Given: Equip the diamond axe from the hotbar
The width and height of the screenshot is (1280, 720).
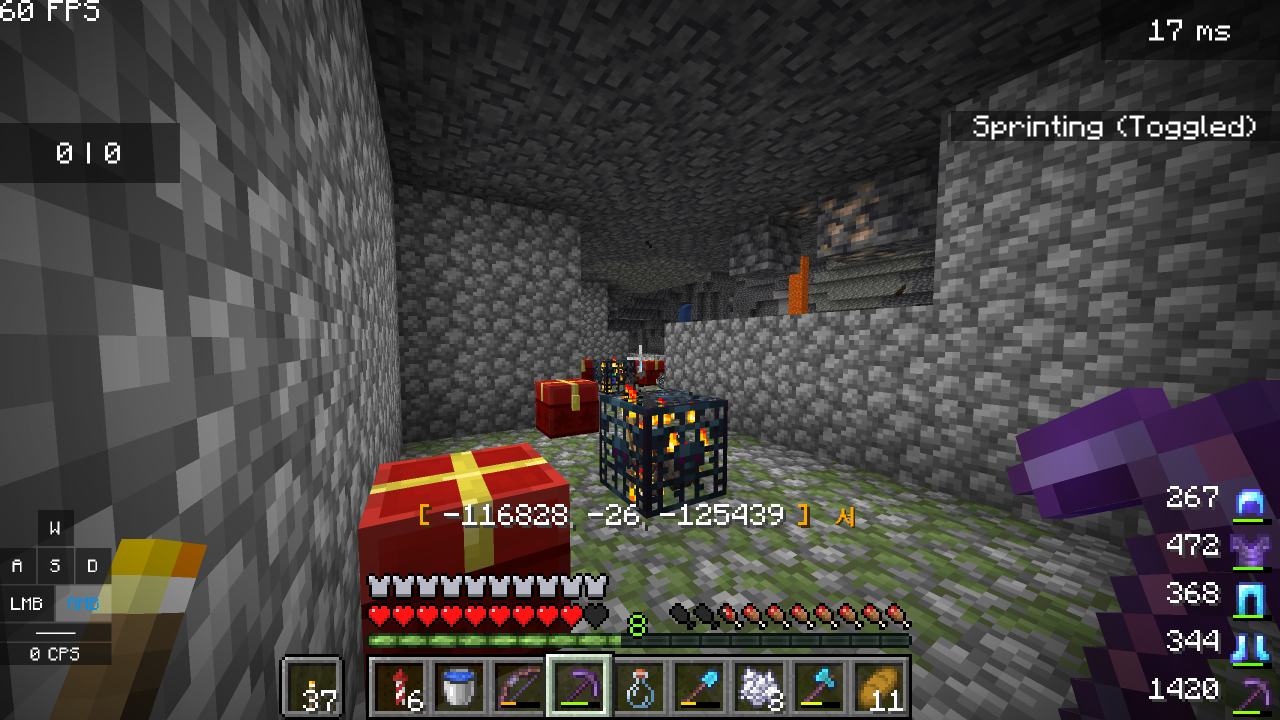Looking at the screenshot, I should 818,687.
